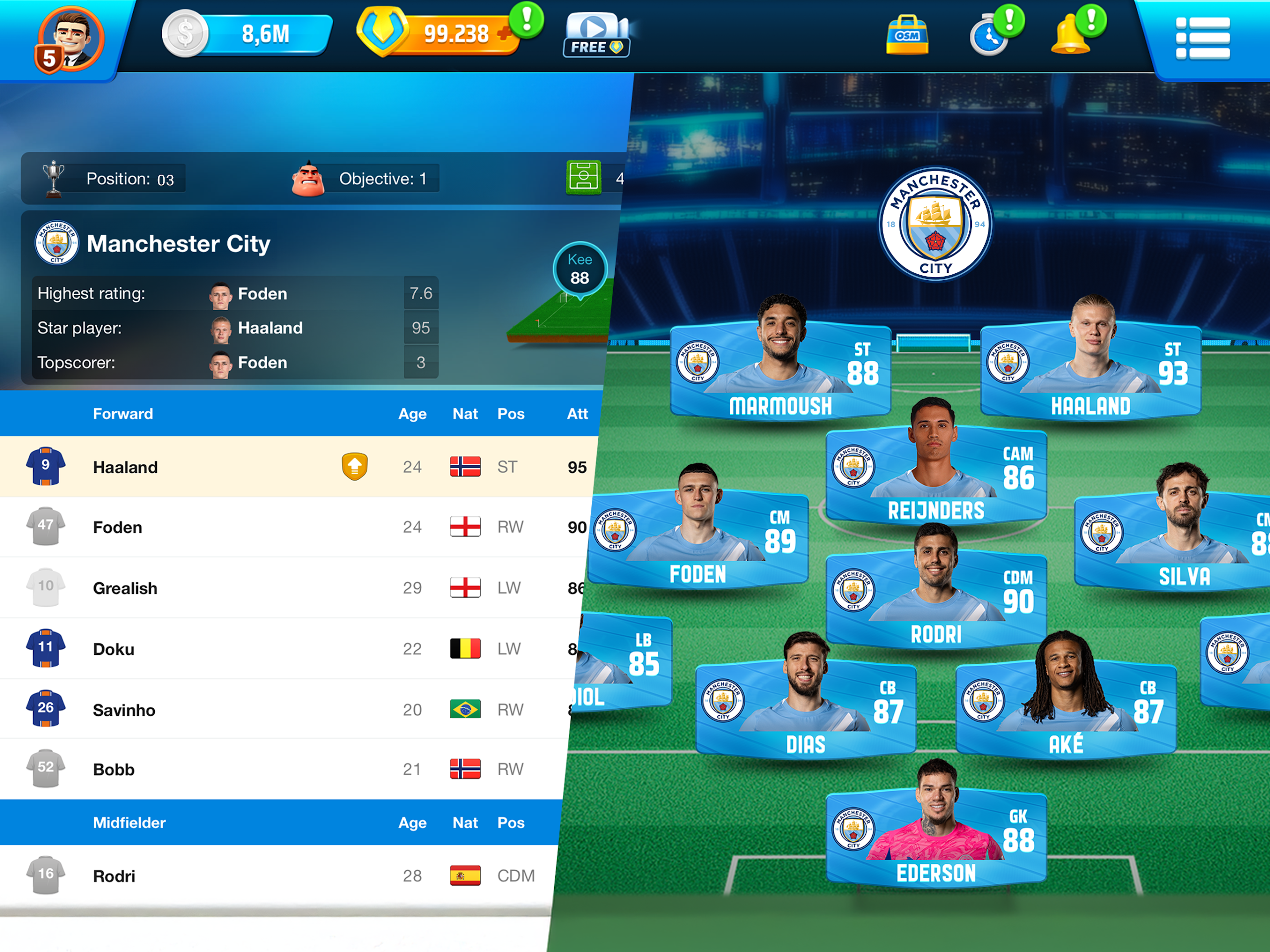Select Haaland in the forward list
The image size is (1270, 952).
tap(125, 467)
